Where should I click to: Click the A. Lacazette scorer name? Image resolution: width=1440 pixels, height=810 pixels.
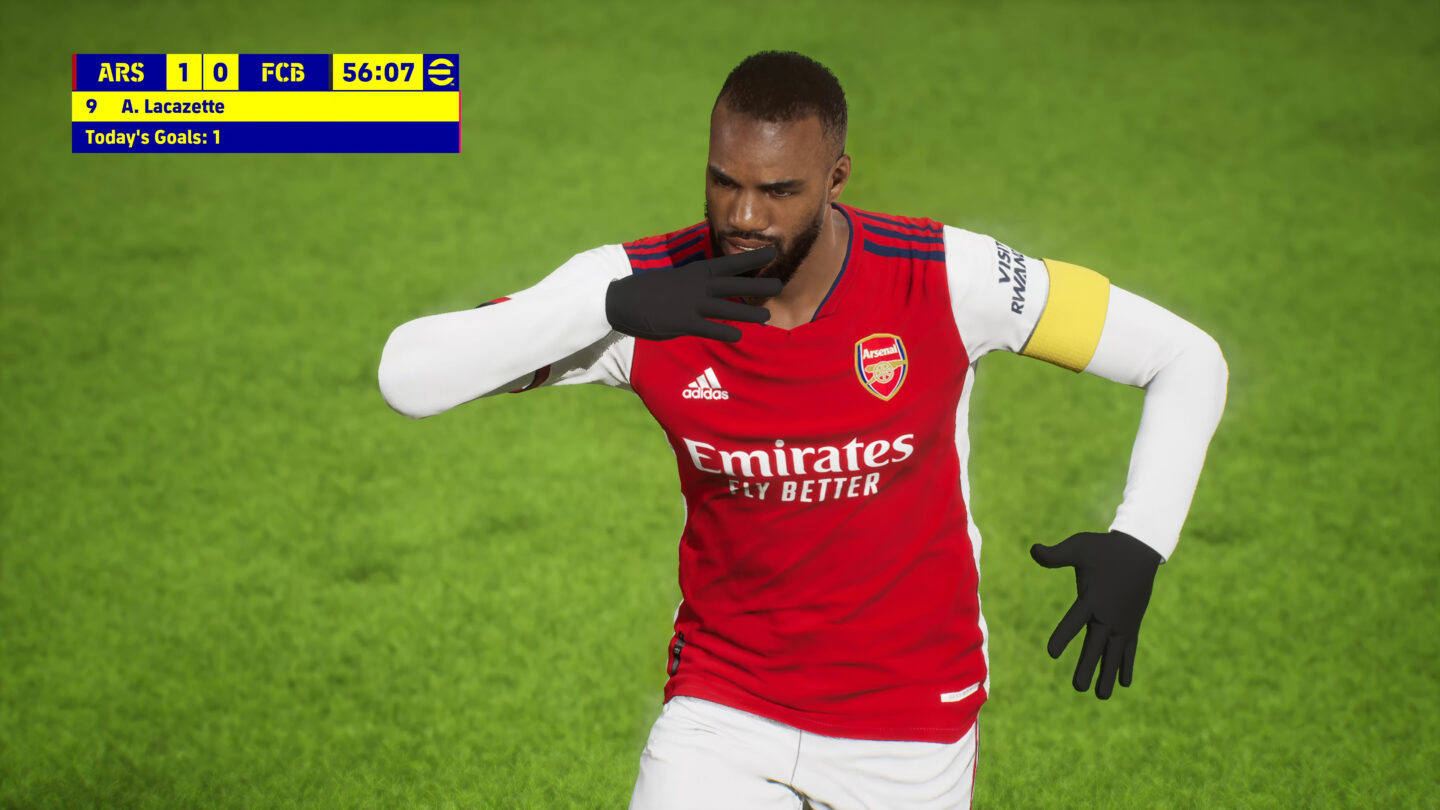coord(175,106)
